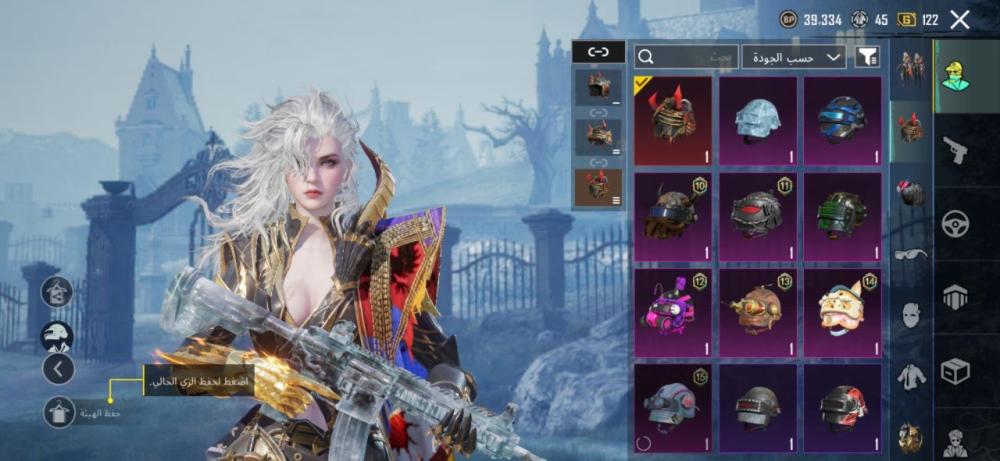The width and height of the screenshot is (1000, 461).
Task: Close the inventory screen with the X
Action: [x=960, y=19]
